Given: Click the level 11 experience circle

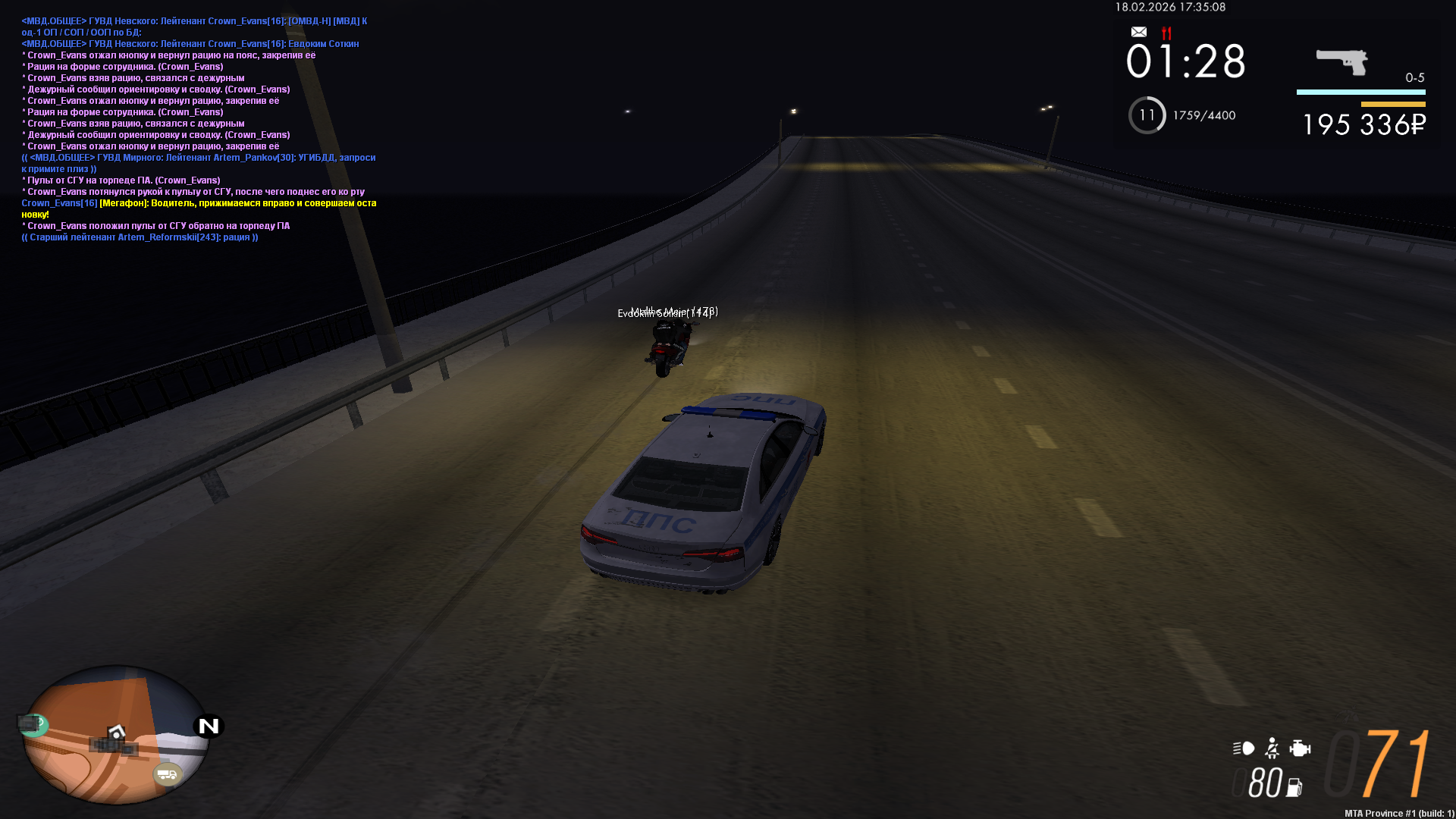Looking at the screenshot, I should 1147,115.
